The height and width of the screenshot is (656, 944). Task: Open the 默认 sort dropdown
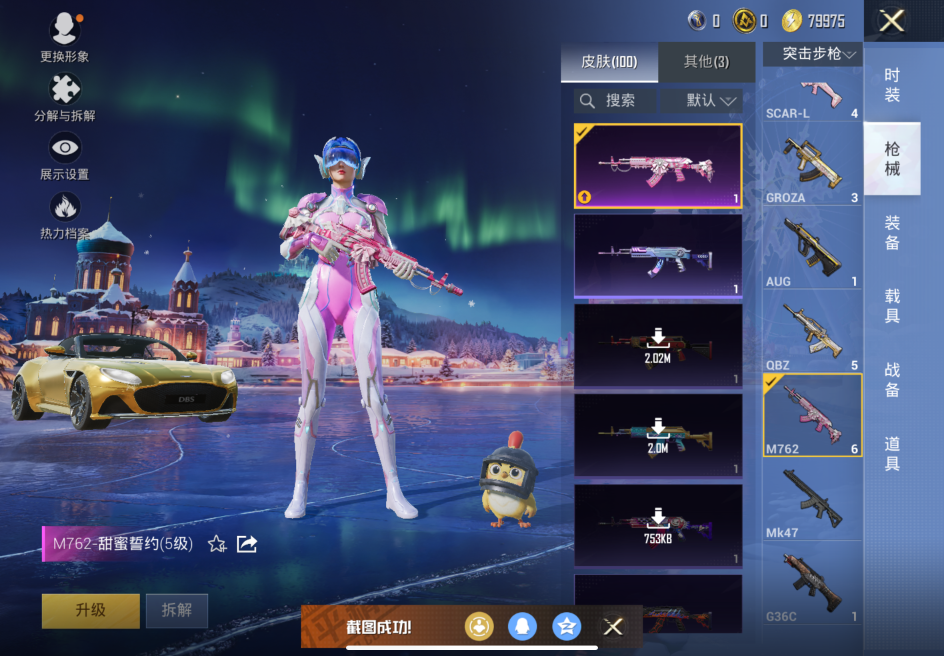(x=712, y=101)
